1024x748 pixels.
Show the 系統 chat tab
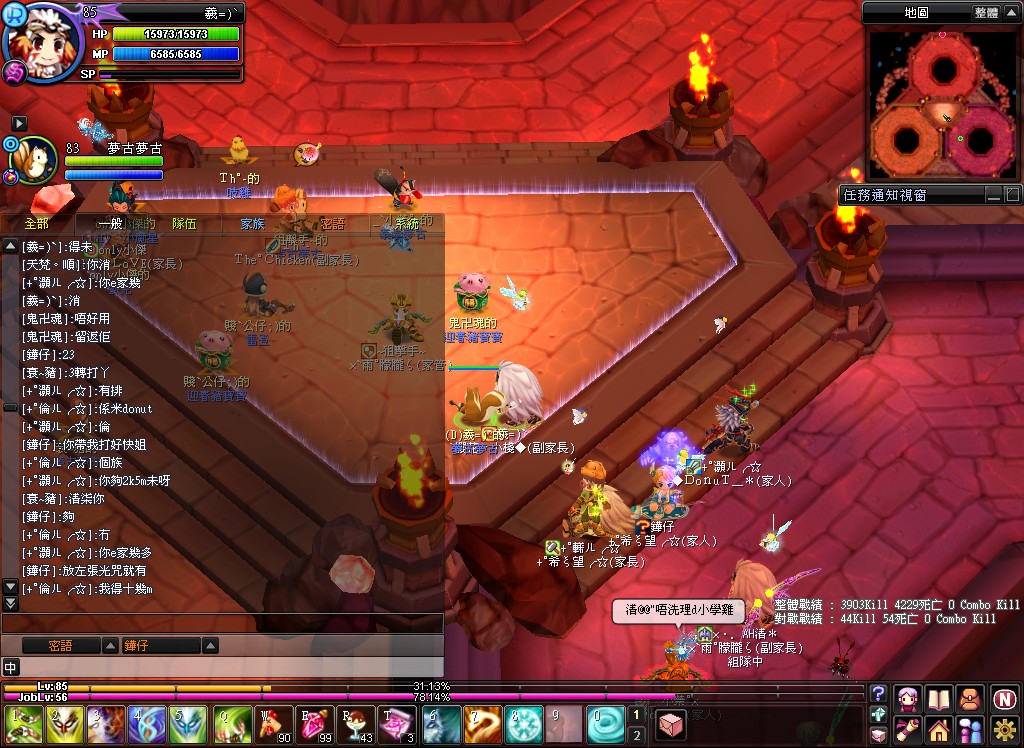click(x=406, y=224)
